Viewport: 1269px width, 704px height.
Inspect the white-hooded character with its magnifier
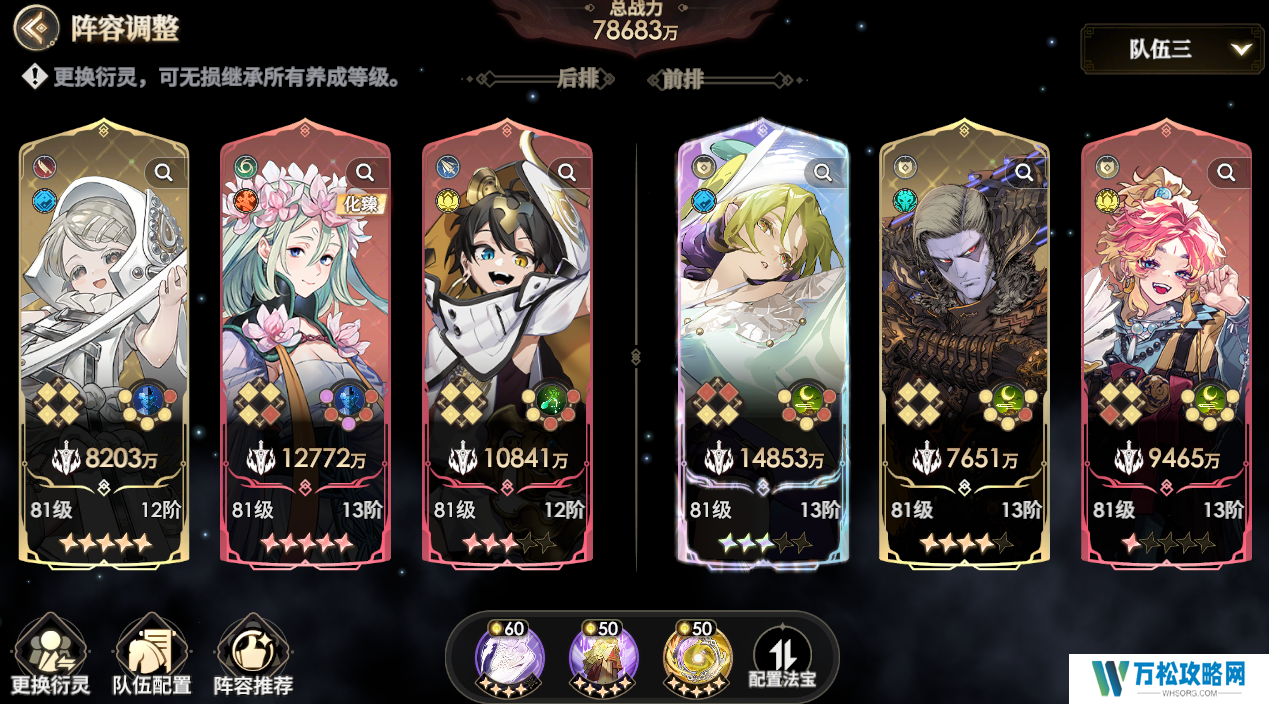pyautogui.click(x=164, y=173)
